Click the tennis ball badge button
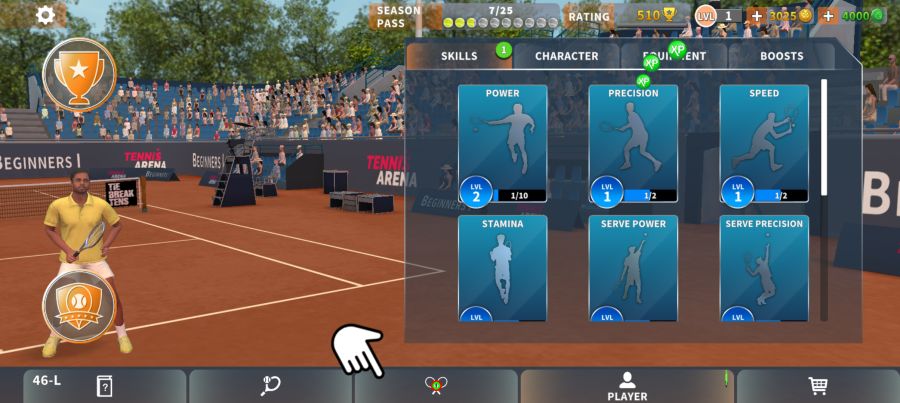Viewport: 900px width, 403px height. (79, 304)
